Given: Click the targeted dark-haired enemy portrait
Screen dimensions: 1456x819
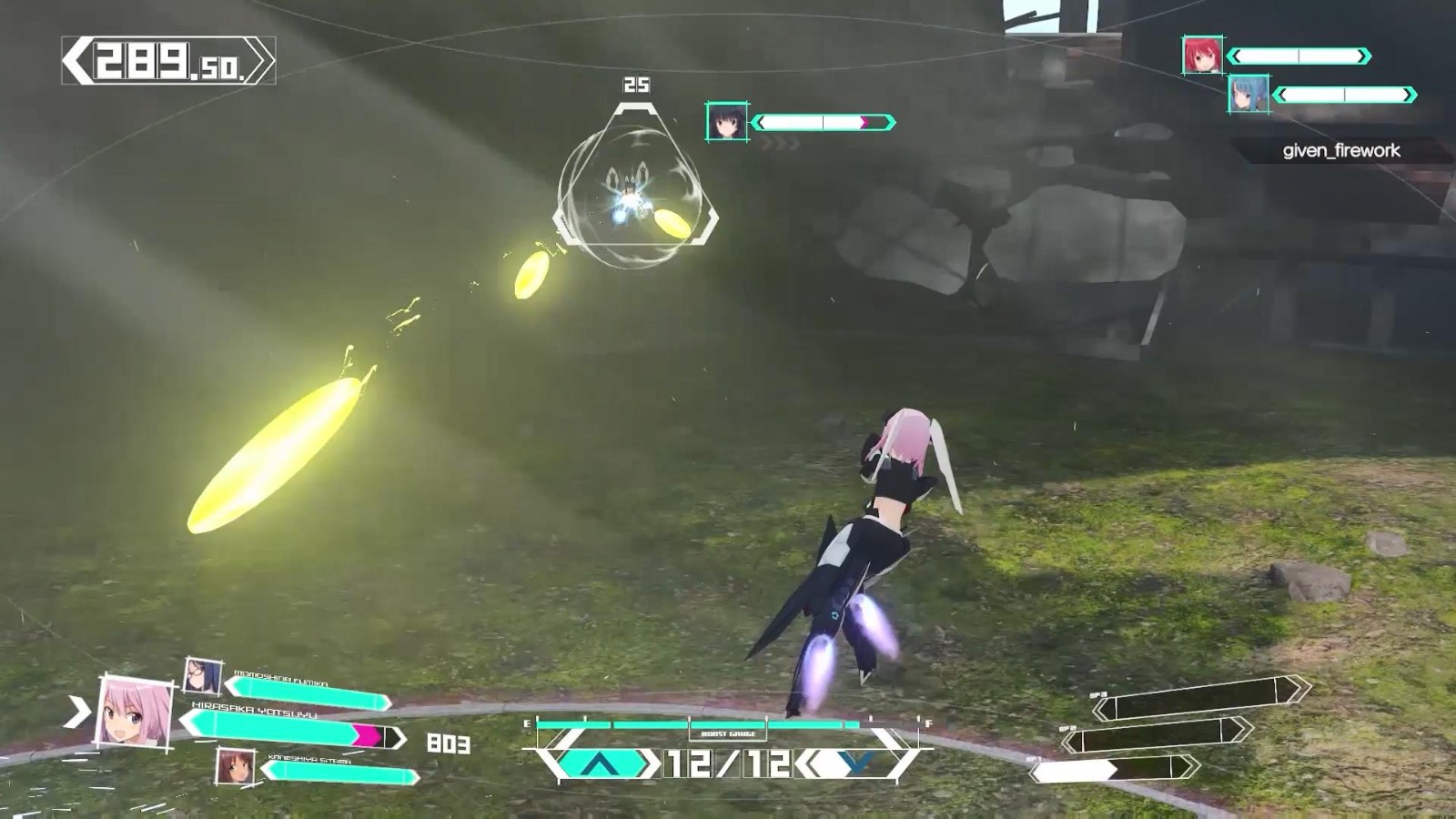Looking at the screenshot, I should (726, 122).
